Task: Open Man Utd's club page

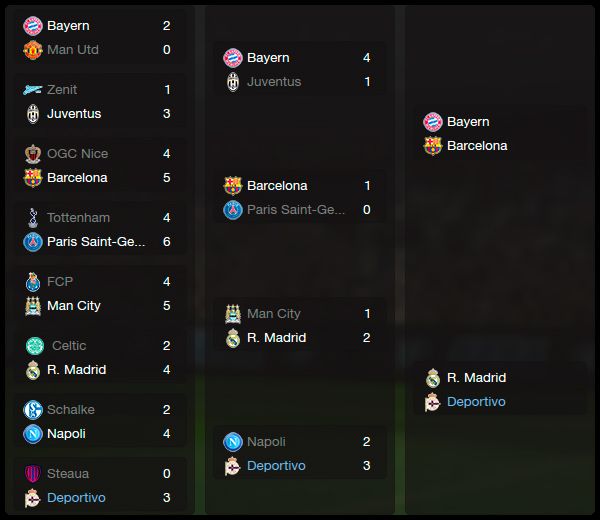Action: [x=72, y=50]
